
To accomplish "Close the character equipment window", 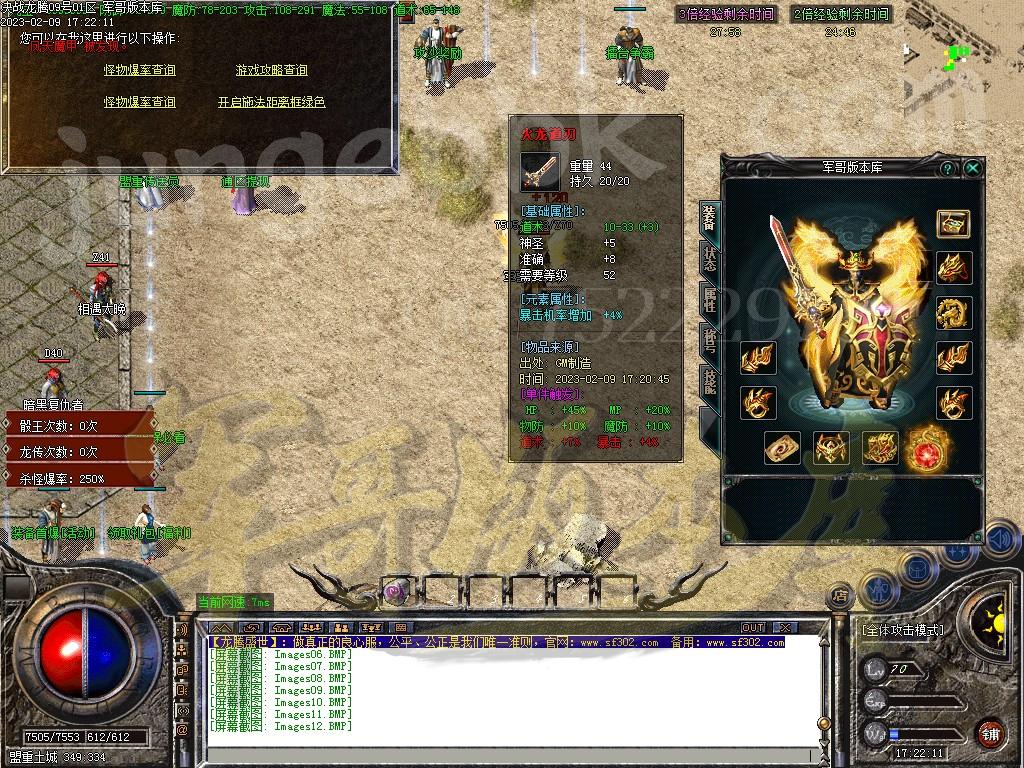I will 972,169.
